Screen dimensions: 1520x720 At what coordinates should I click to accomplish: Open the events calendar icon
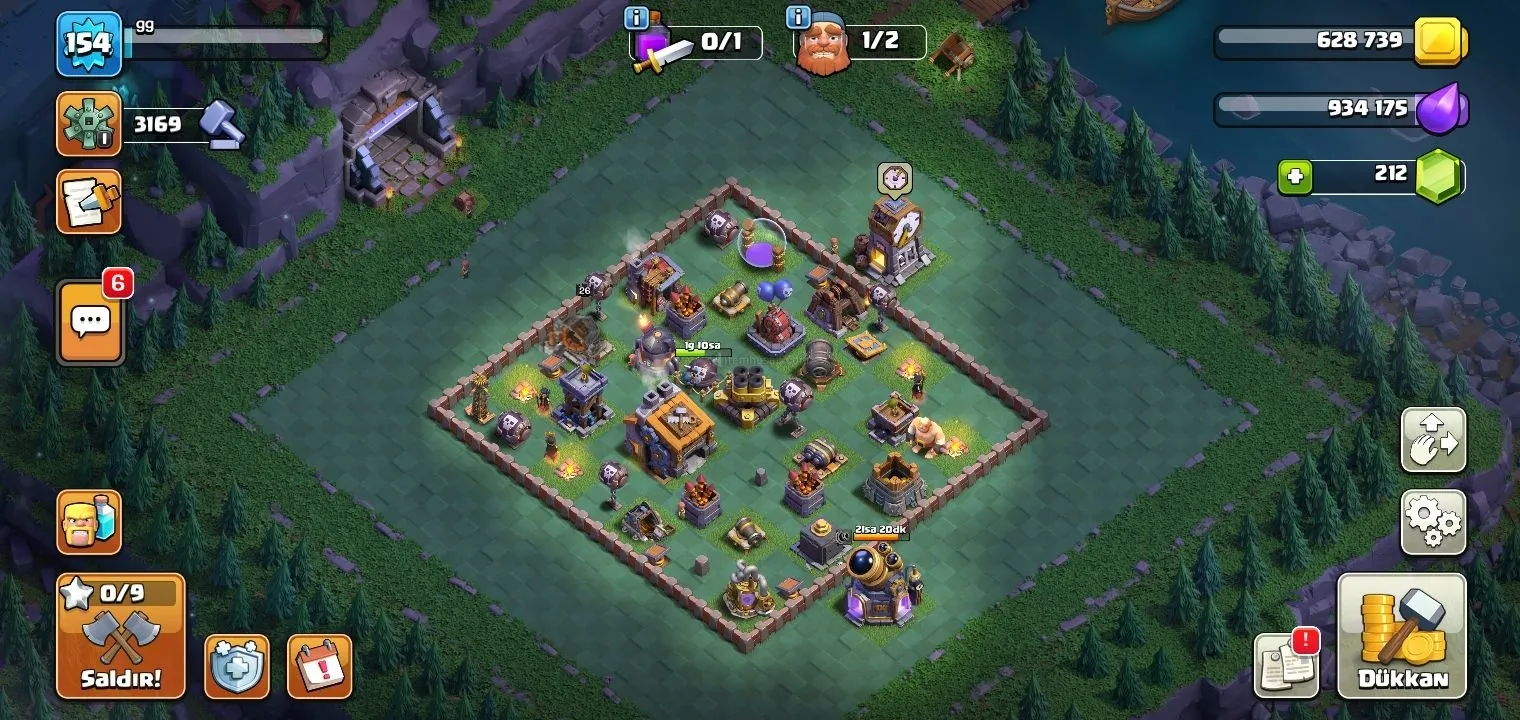tap(320, 666)
